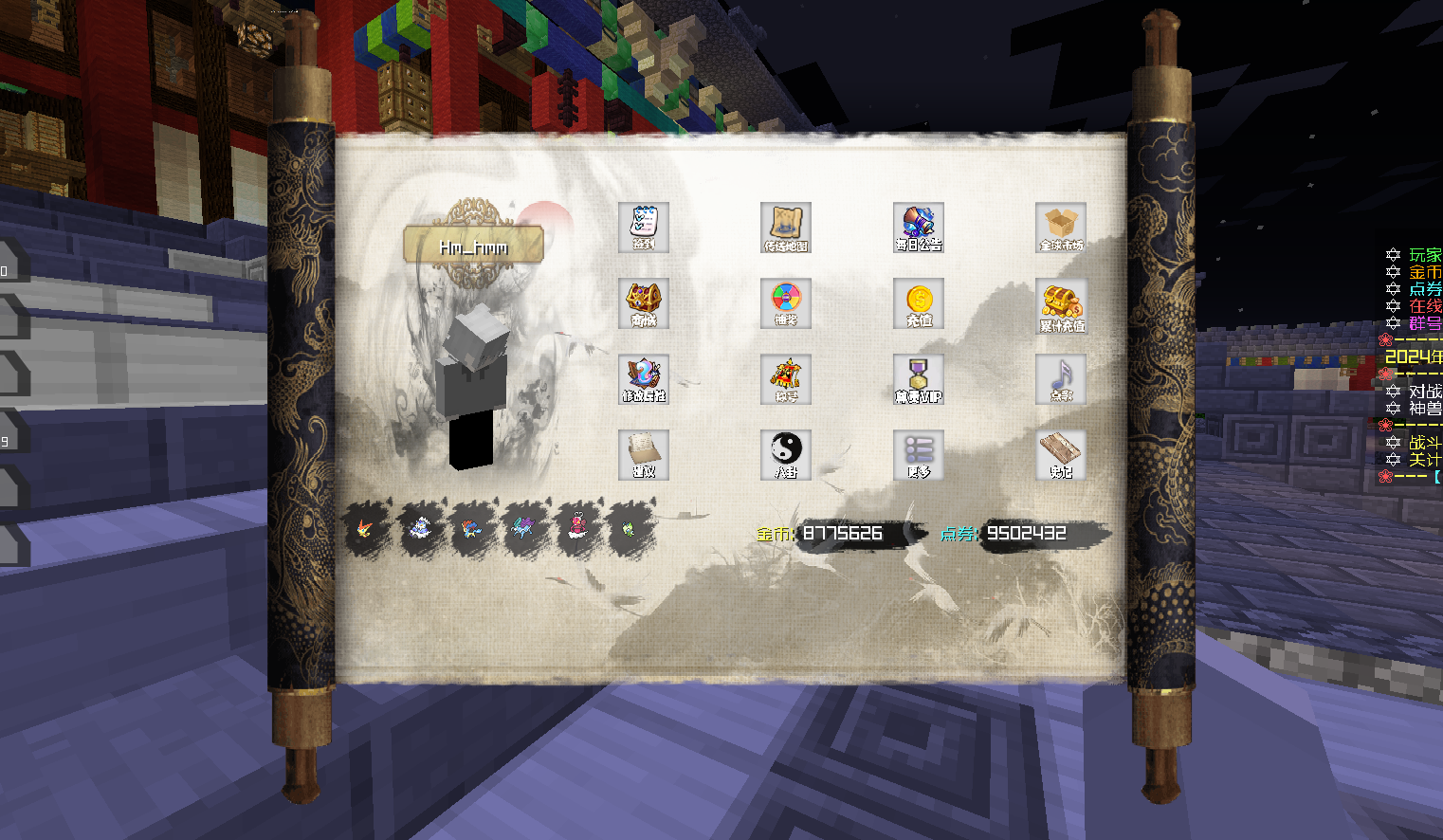1443x840 pixels.
Task: Spin the 抽奖 lottery wheel
Action: click(785, 303)
